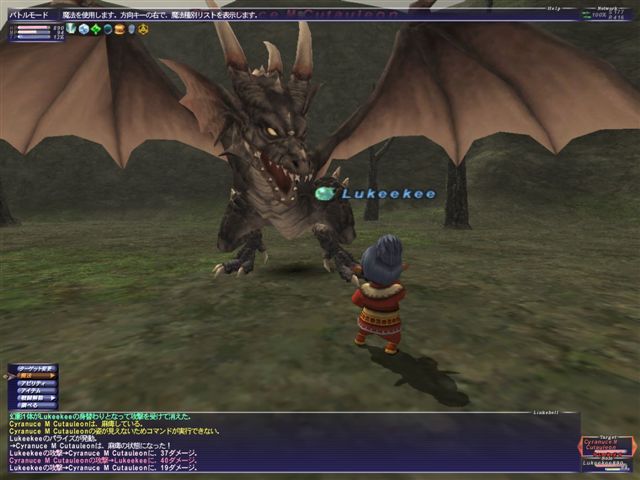Select ターゲット変更 in the battle menu
Screen dimensions: 640x480
pyautogui.click(x=33, y=368)
